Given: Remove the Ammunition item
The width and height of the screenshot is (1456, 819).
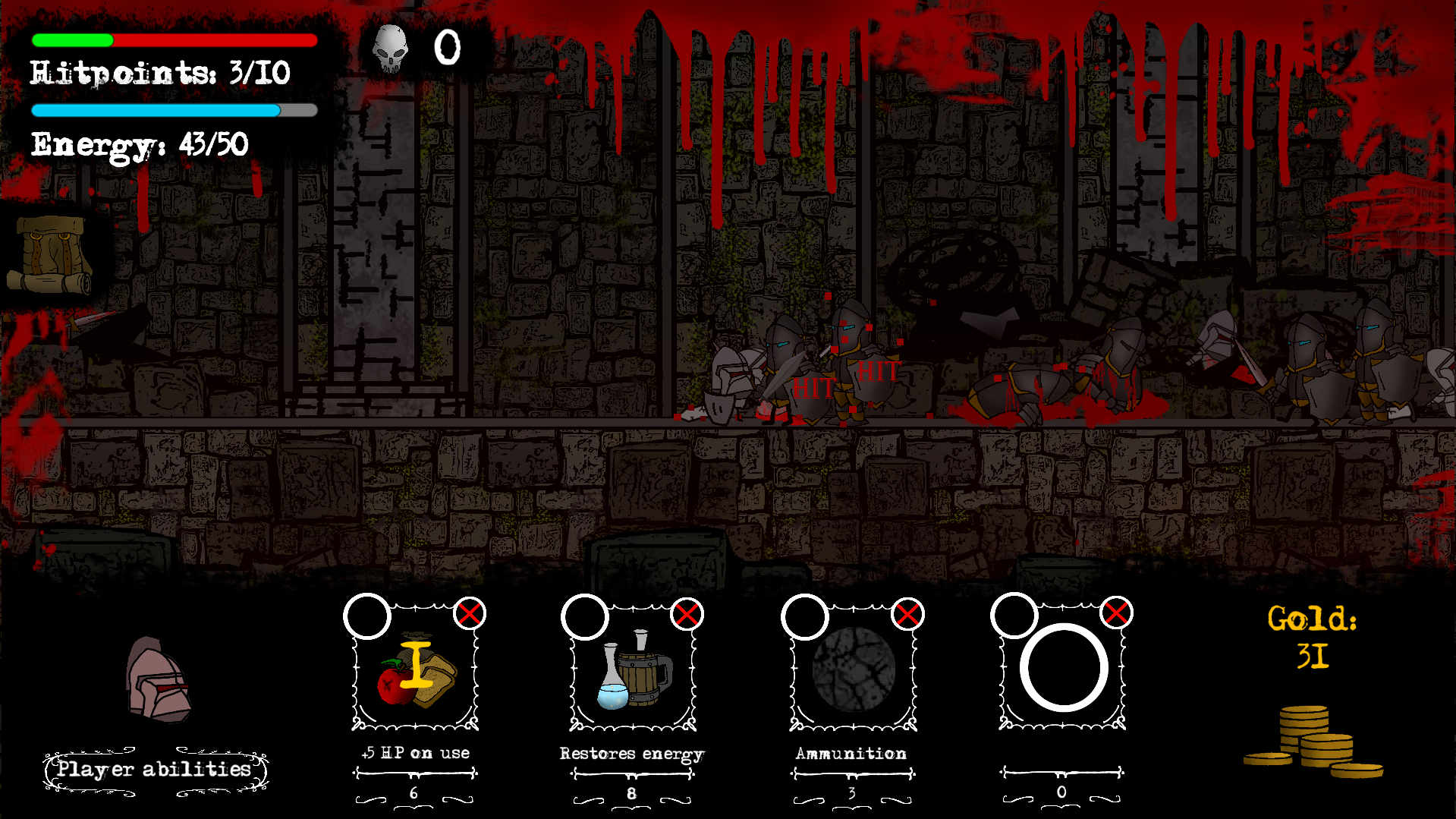Looking at the screenshot, I should click(907, 614).
